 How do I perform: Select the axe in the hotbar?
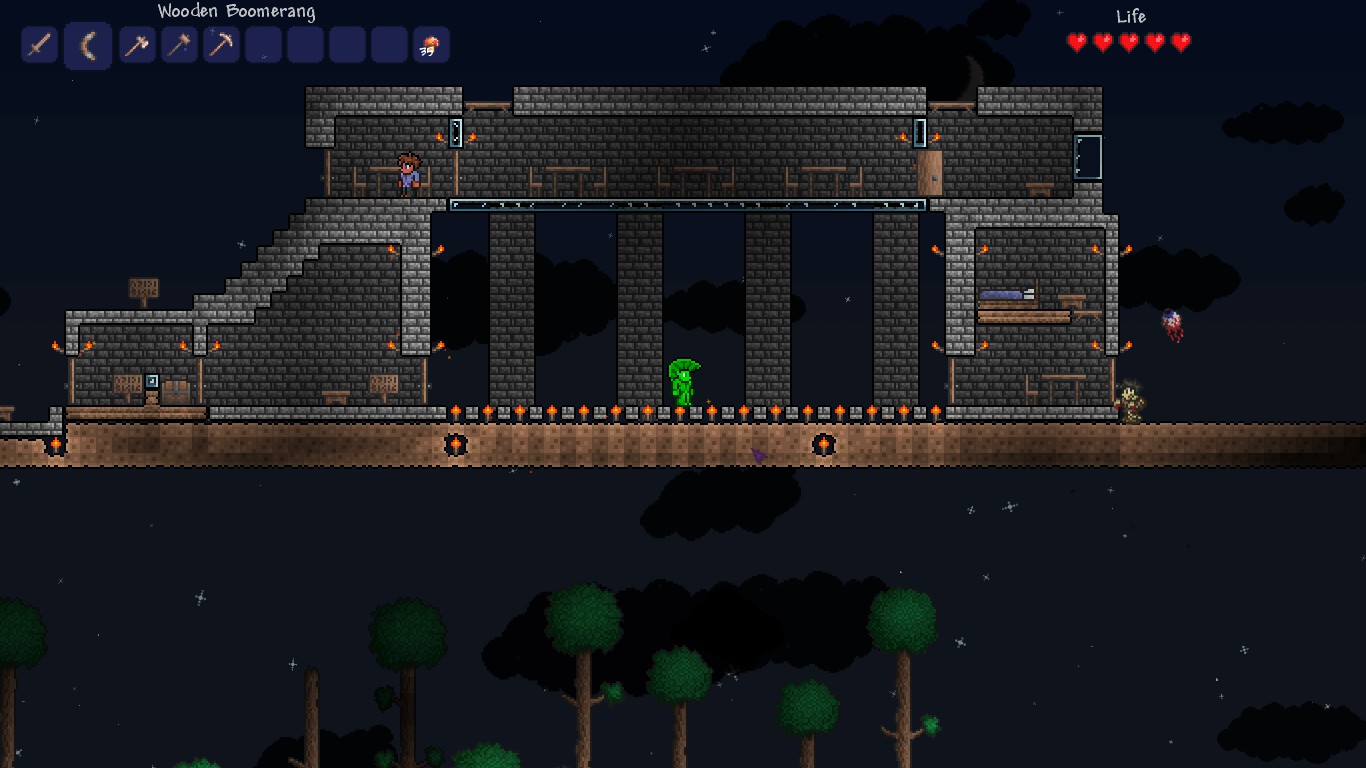click(136, 44)
